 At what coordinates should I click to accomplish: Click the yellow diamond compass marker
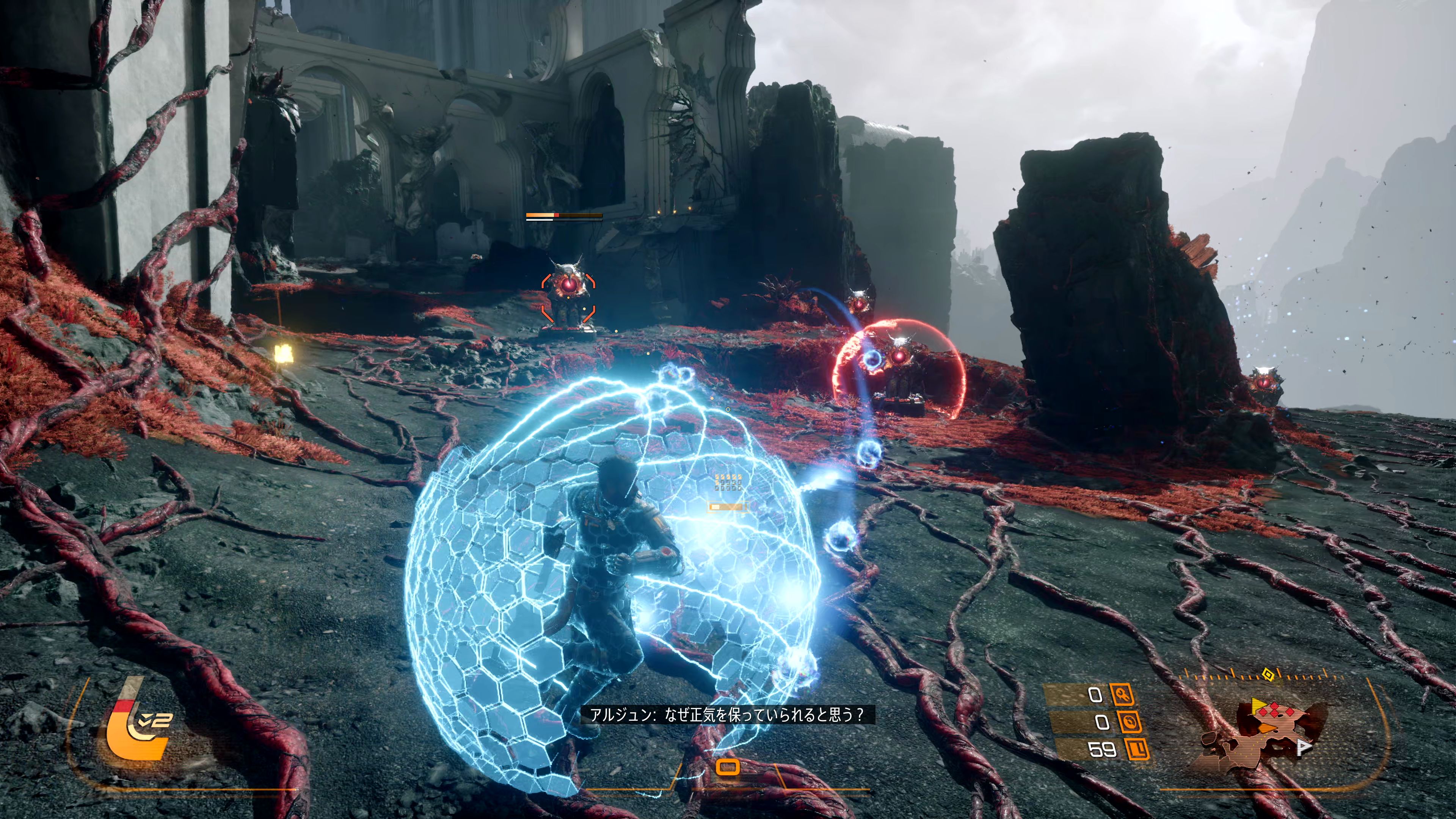pyautogui.click(x=1268, y=674)
